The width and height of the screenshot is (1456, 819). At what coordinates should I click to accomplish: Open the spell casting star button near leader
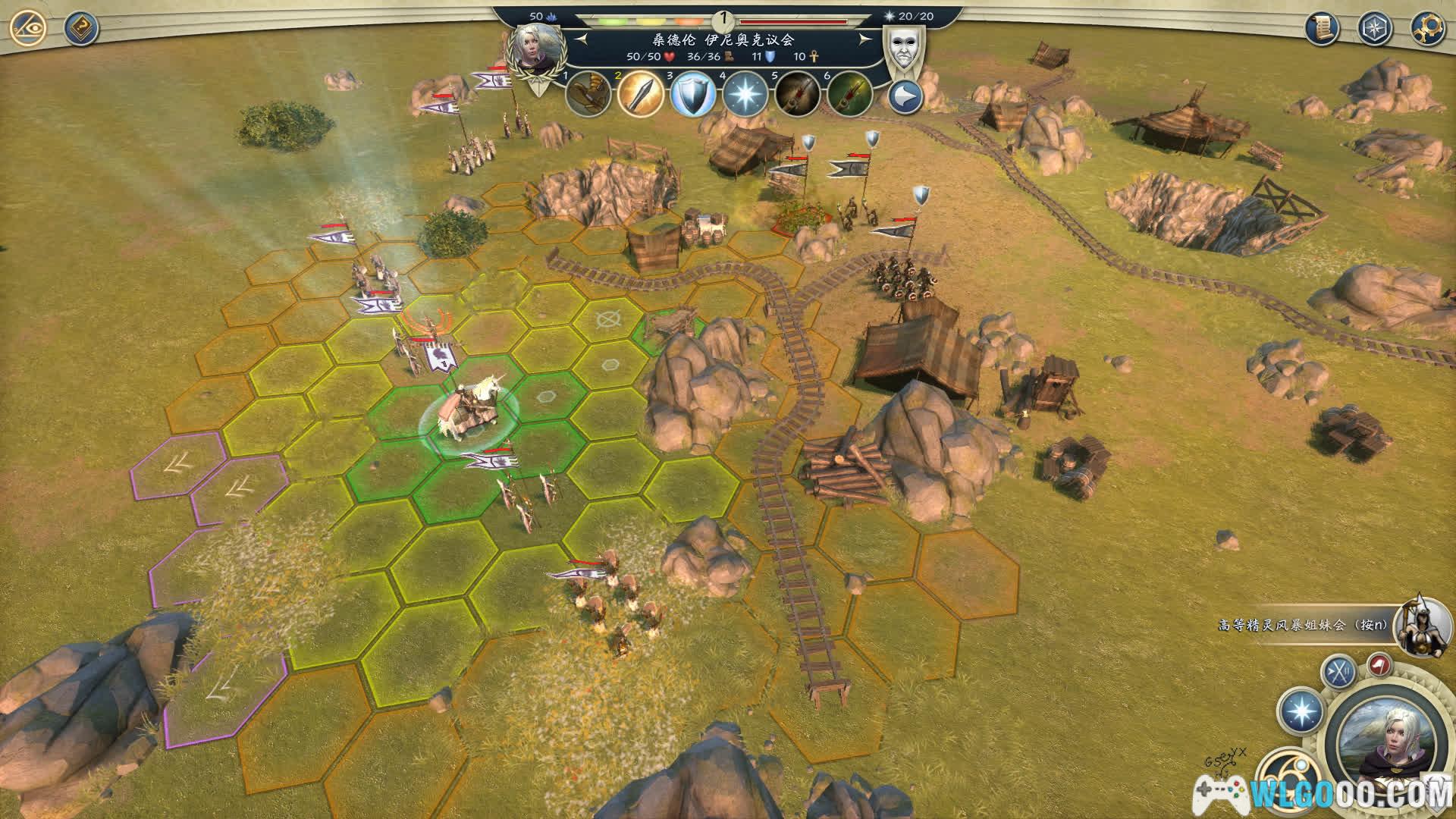pos(1301,712)
